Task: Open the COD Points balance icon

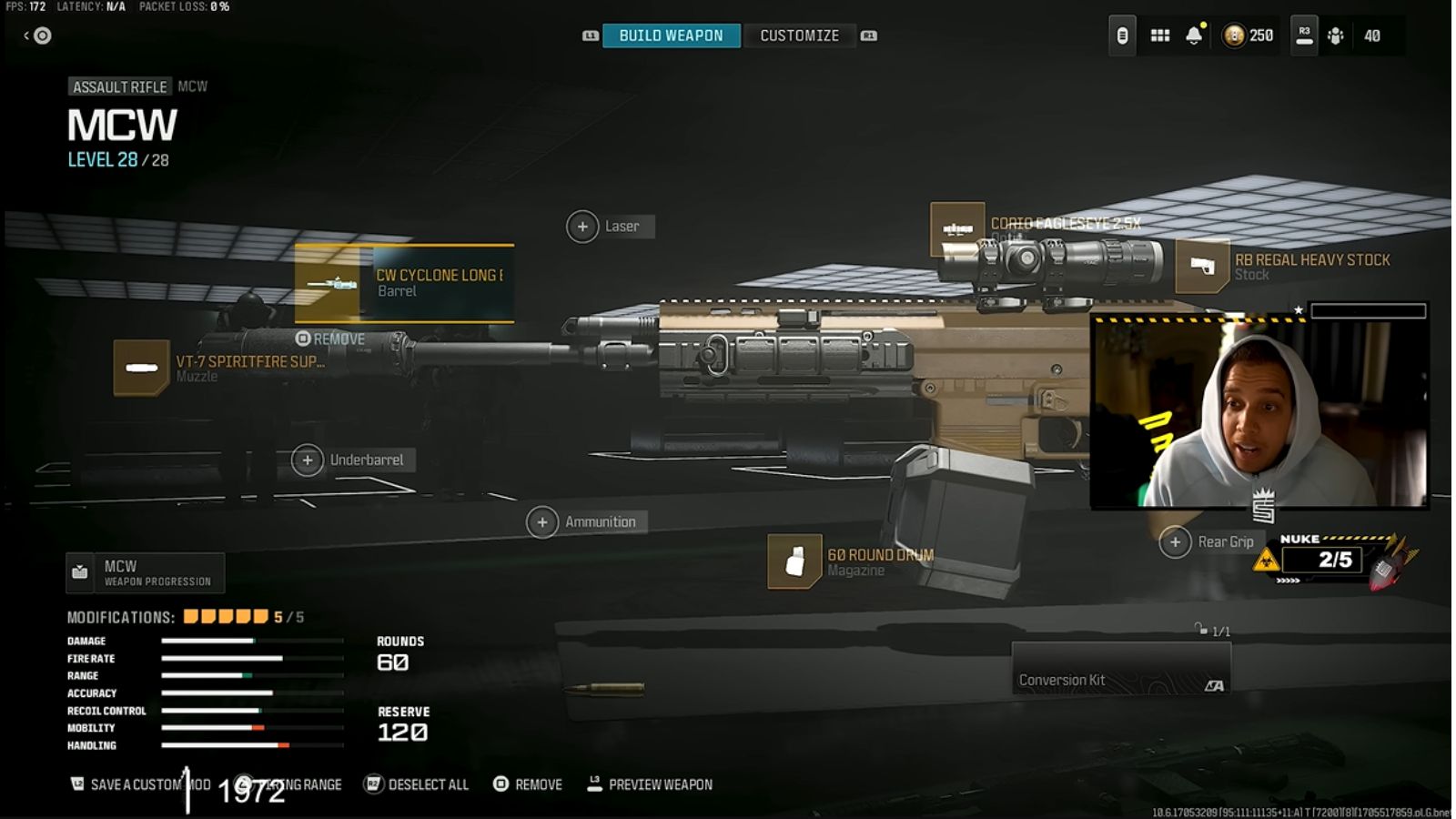Action: tap(1236, 35)
